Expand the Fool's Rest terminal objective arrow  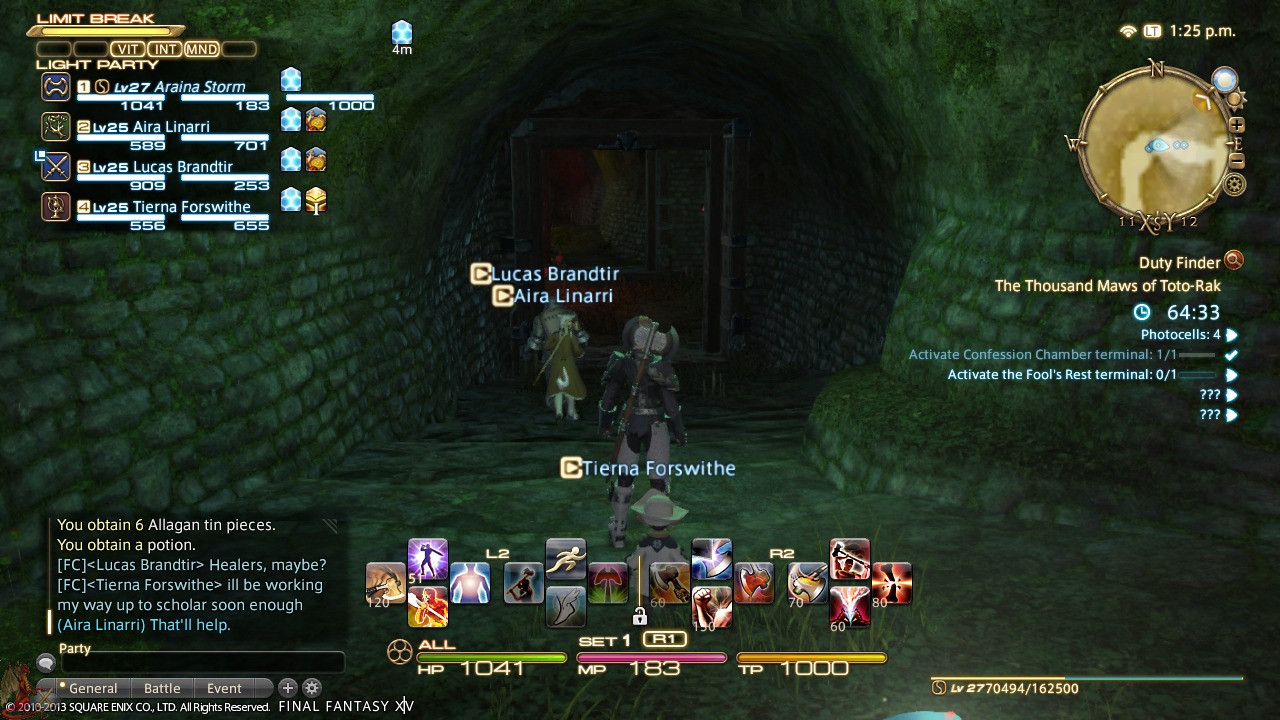(x=1234, y=374)
